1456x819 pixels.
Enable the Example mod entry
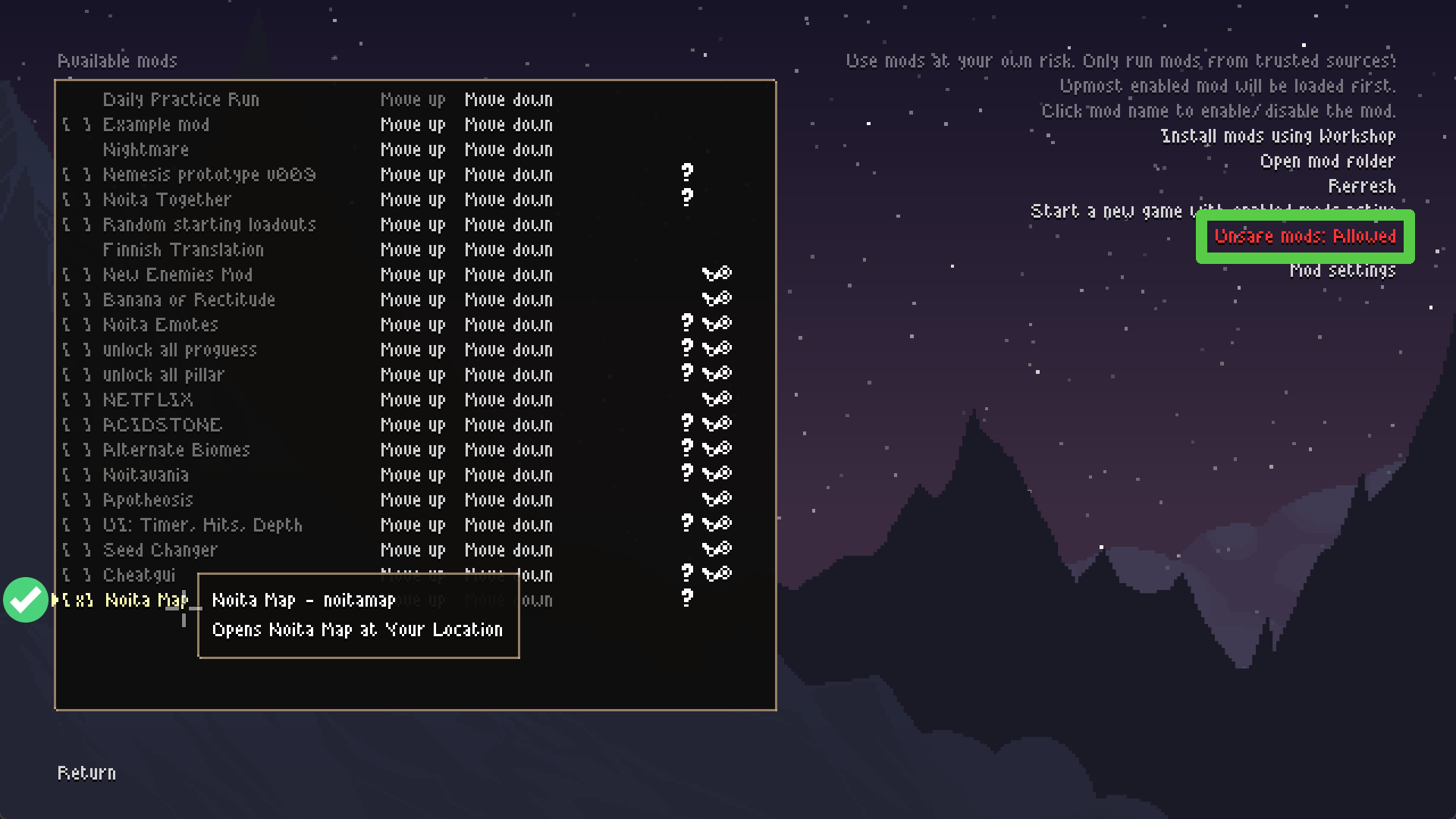coord(155,125)
